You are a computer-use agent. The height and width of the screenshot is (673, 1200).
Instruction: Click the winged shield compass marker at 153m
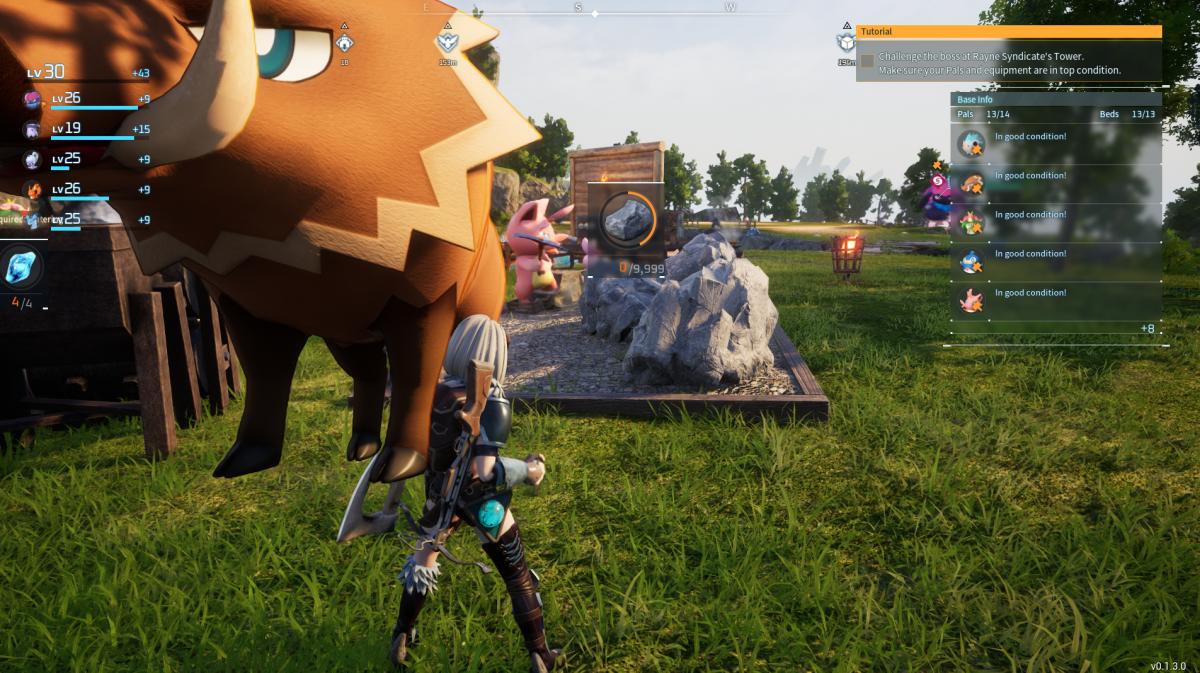(x=447, y=42)
